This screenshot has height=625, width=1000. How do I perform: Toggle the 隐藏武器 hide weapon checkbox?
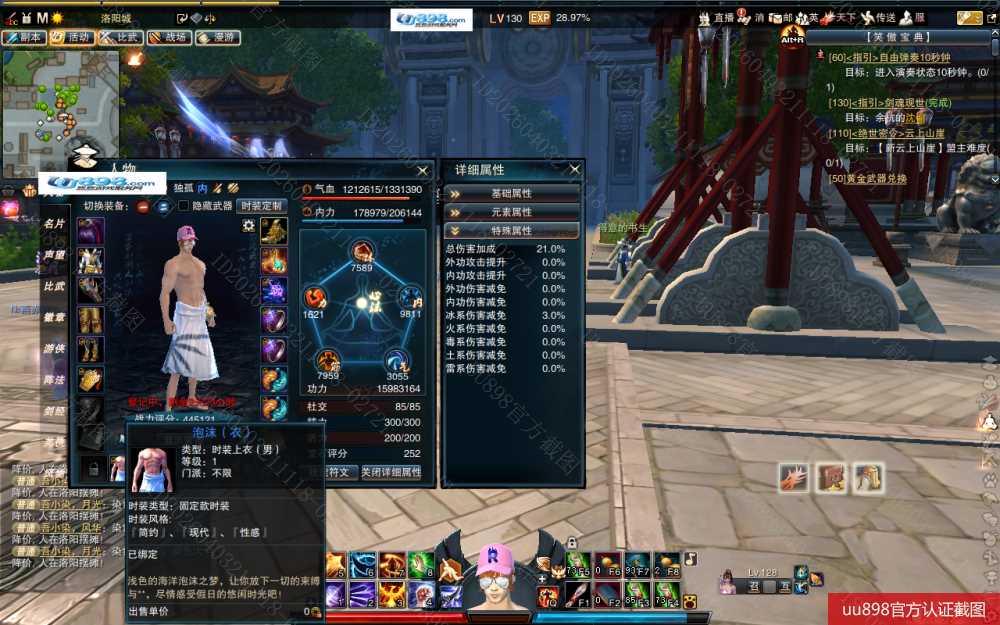[183, 206]
